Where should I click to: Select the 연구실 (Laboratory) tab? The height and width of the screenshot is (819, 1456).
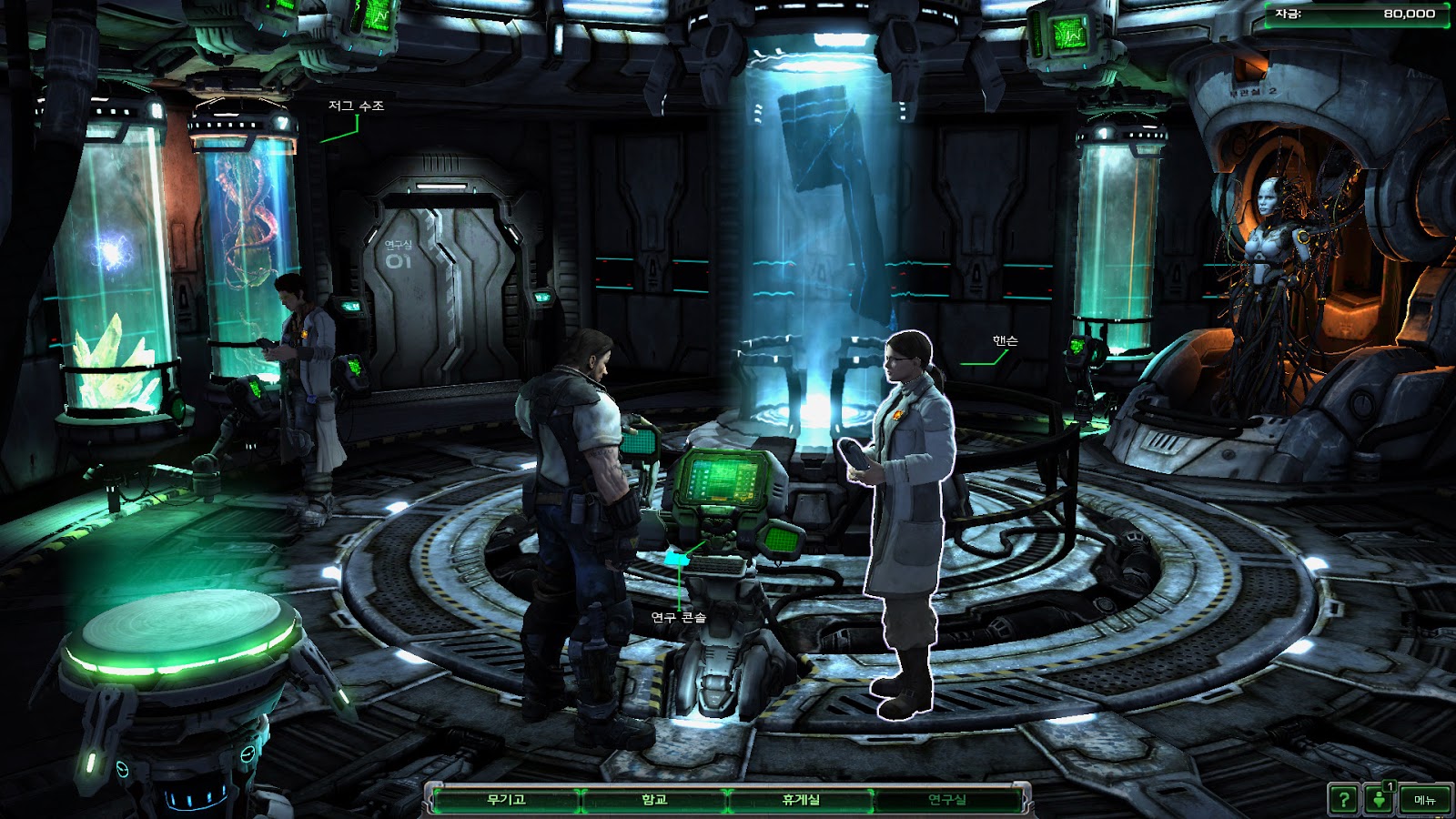[x=947, y=800]
